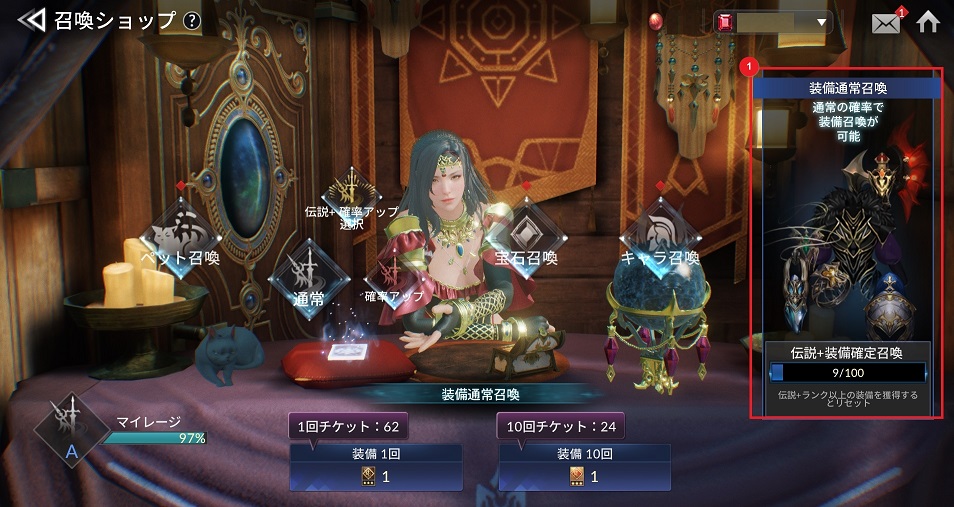Select the 確率アップ rate-up summon
Image resolution: width=954 pixels, height=507 pixels.
(x=395, y=280)
